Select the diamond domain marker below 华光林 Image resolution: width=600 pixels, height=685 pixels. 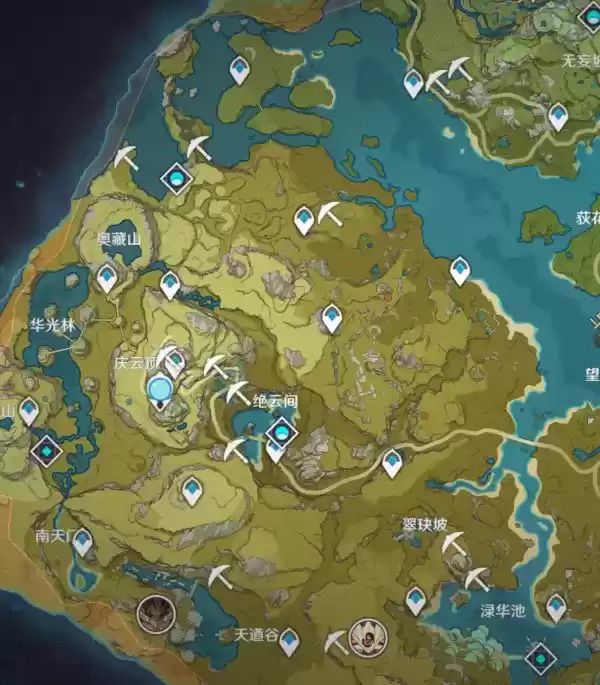pos(46,451)
